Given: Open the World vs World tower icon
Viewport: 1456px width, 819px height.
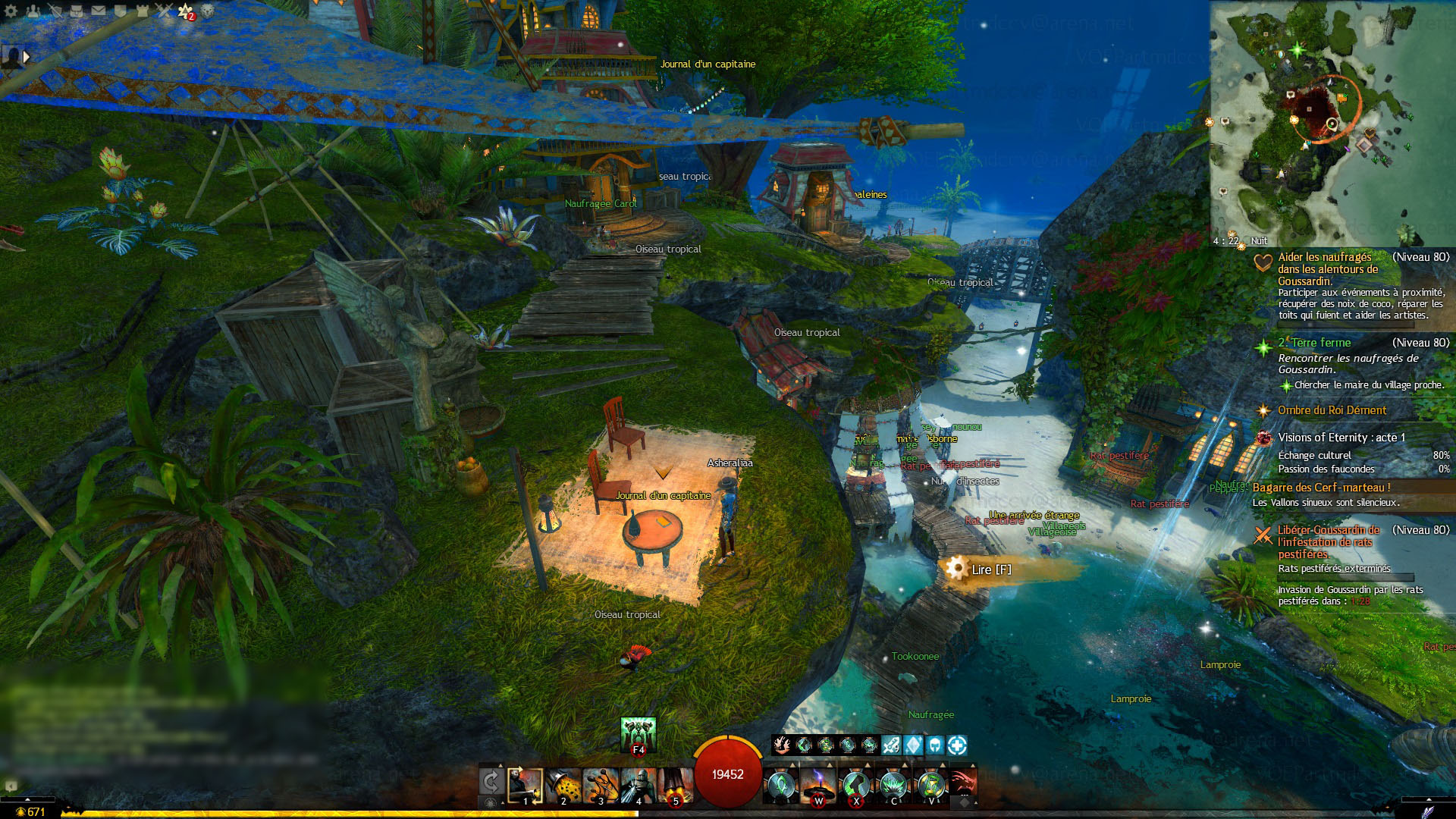Looking at the screenshot, I should (143, 11).
